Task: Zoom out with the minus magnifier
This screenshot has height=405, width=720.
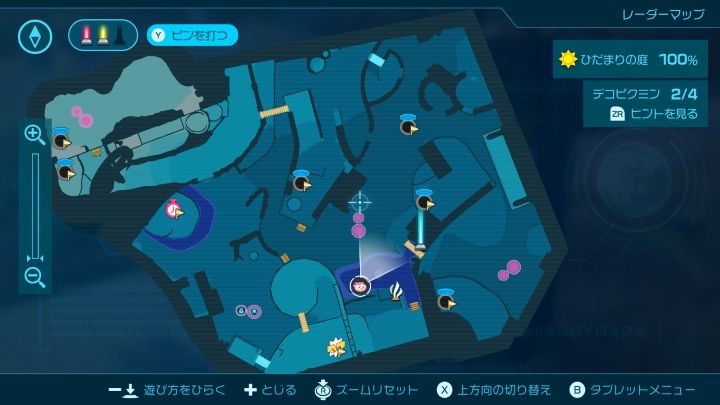Action: click(34, 277)
